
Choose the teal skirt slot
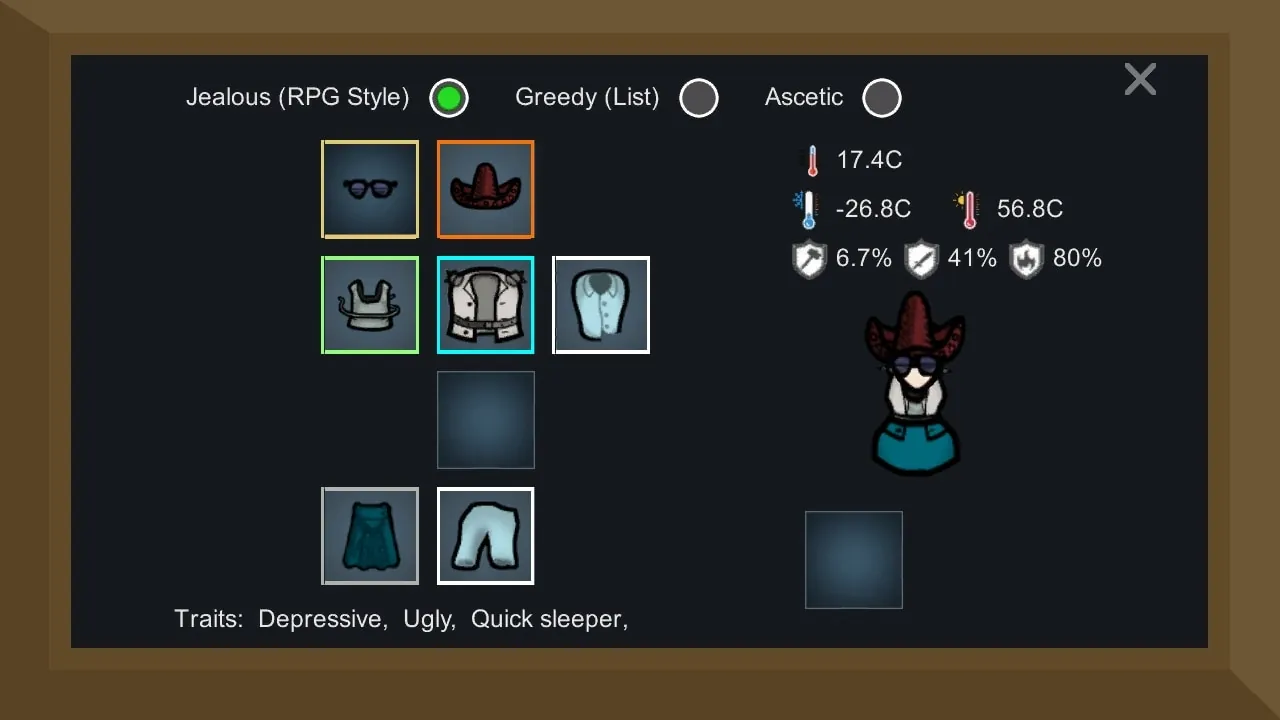(x=370, y=536)
